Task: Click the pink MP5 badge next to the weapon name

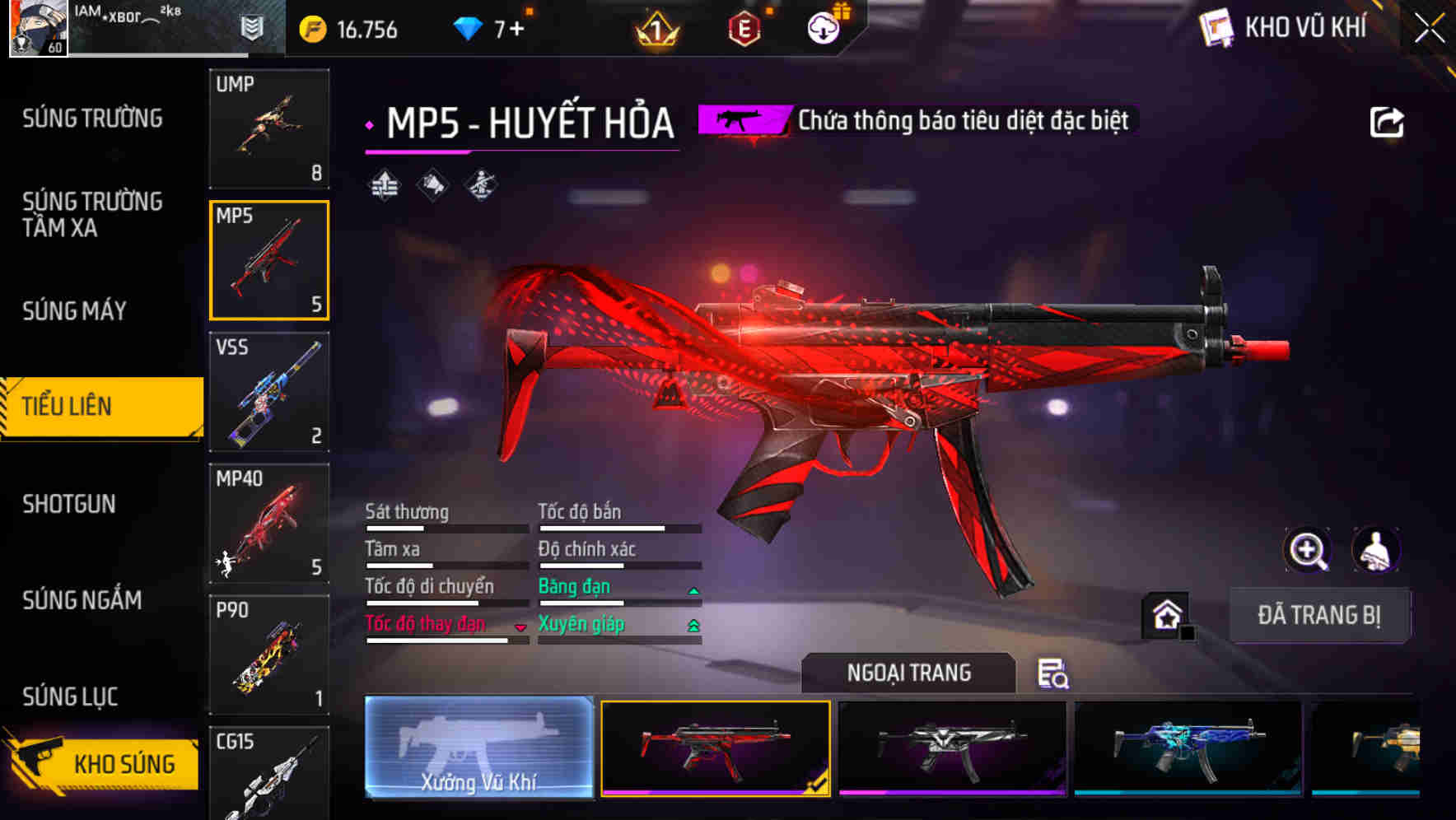Action: (x=742, y=122)
